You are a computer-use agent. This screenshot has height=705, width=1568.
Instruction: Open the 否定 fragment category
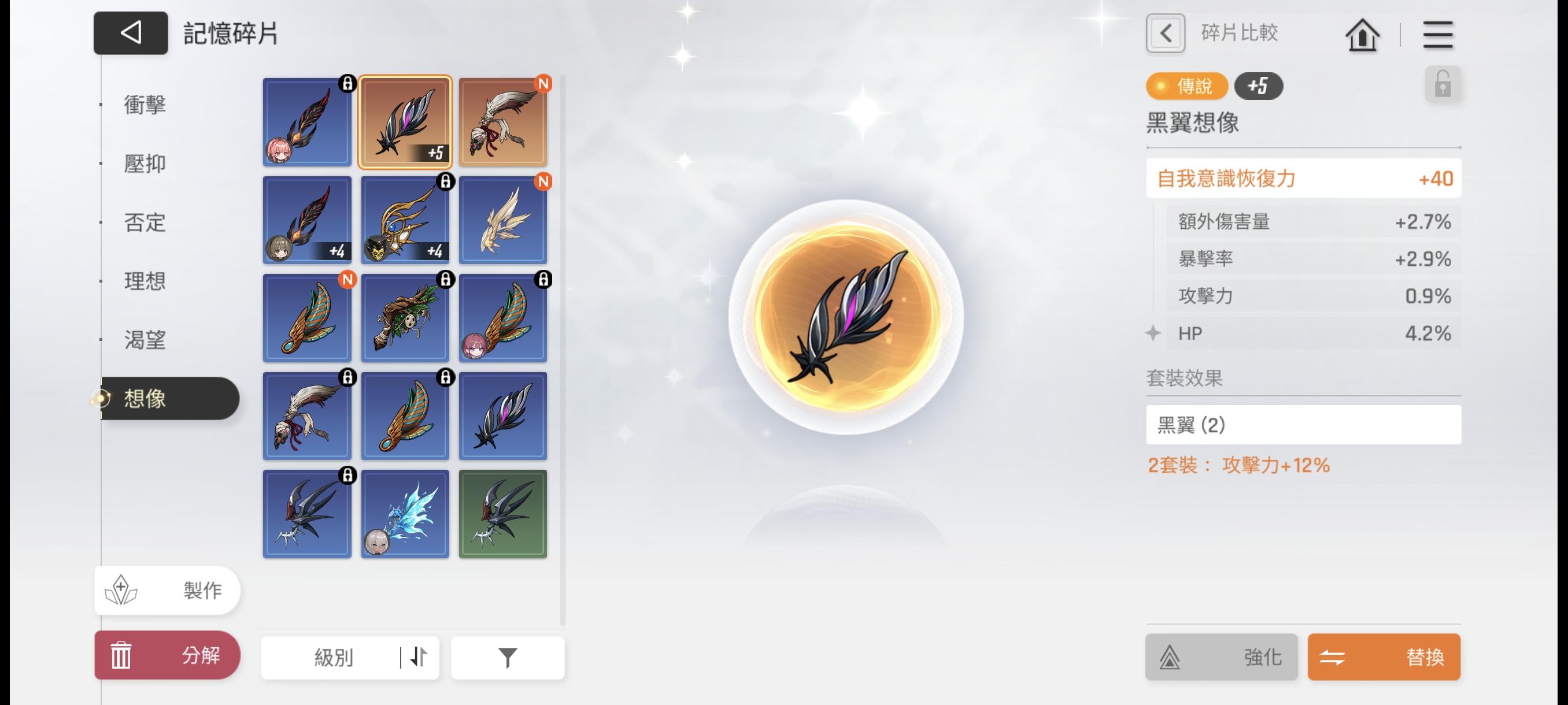click(x=145, y=222)
